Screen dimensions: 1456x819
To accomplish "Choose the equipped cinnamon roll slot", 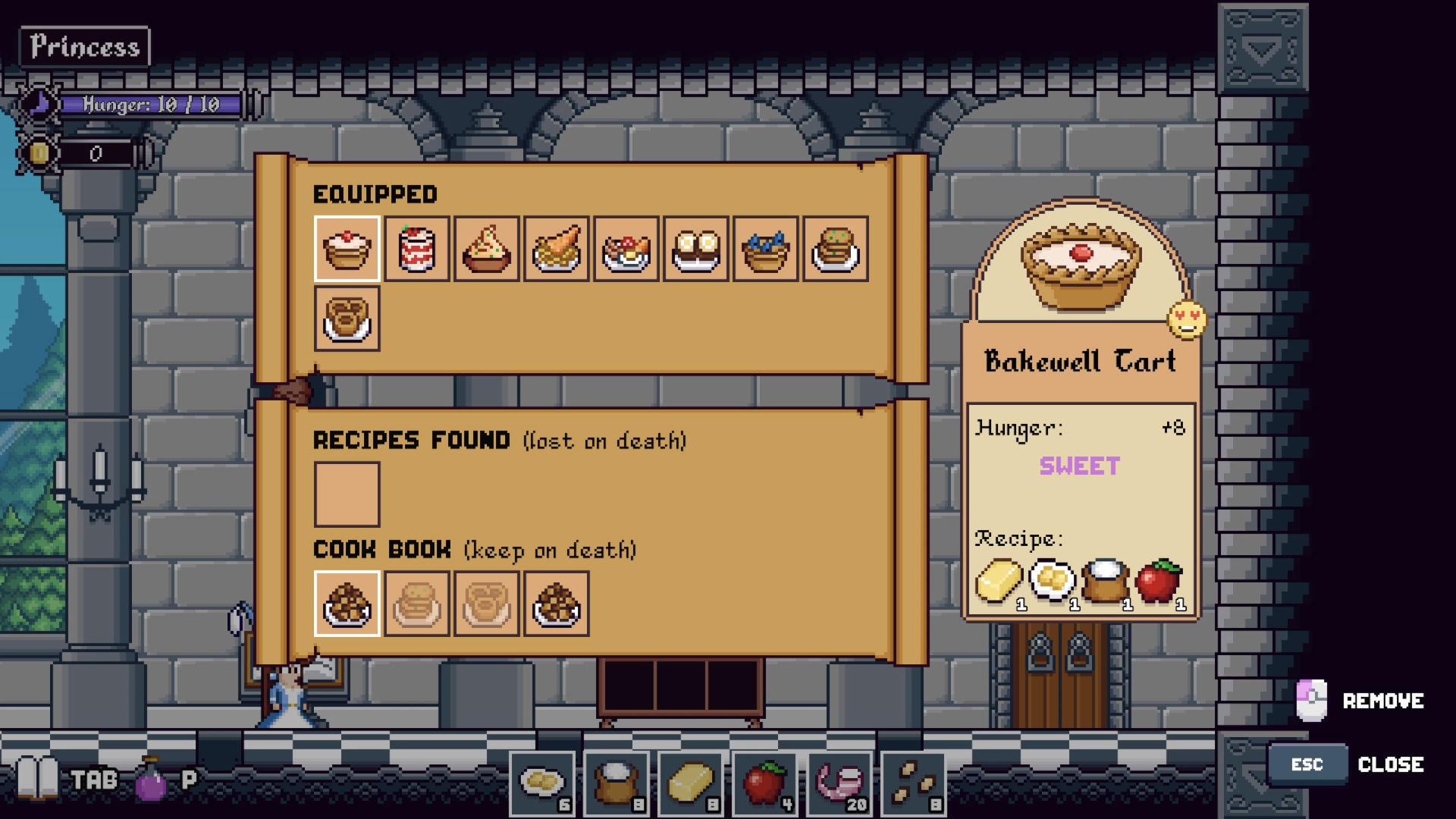I will click(x=347, y=318).
